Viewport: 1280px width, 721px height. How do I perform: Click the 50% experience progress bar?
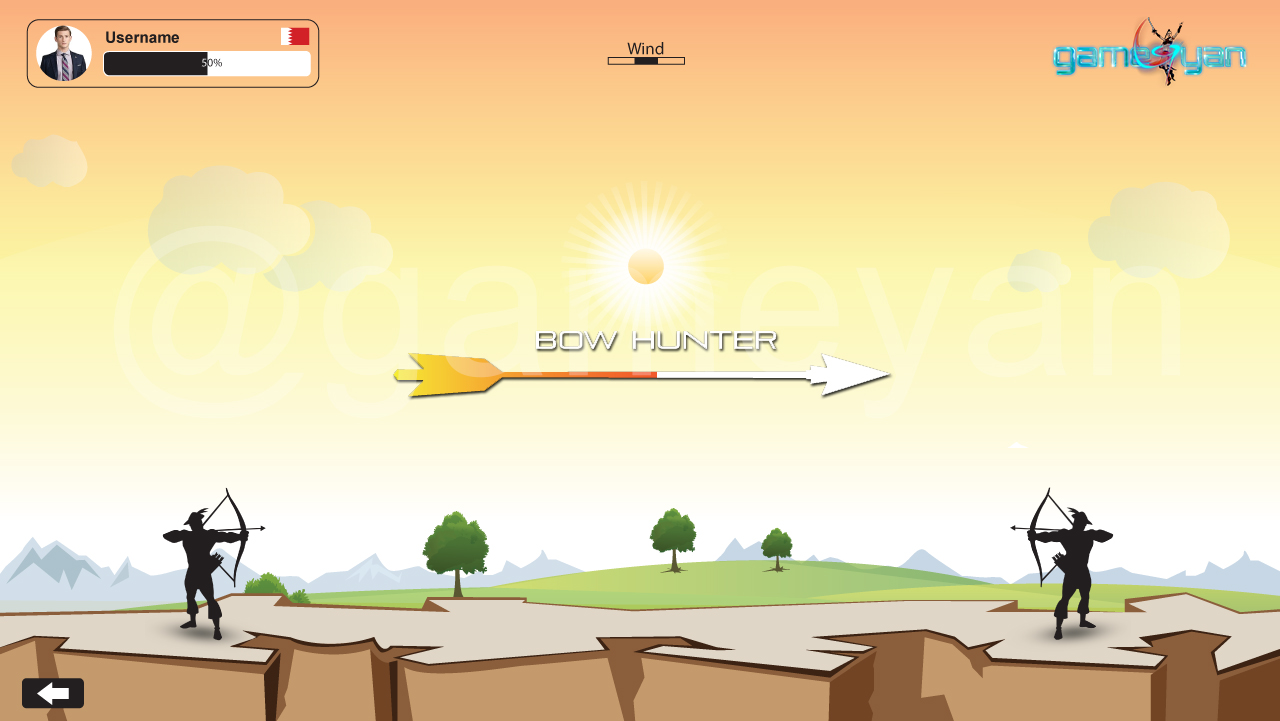coord(207,63)
